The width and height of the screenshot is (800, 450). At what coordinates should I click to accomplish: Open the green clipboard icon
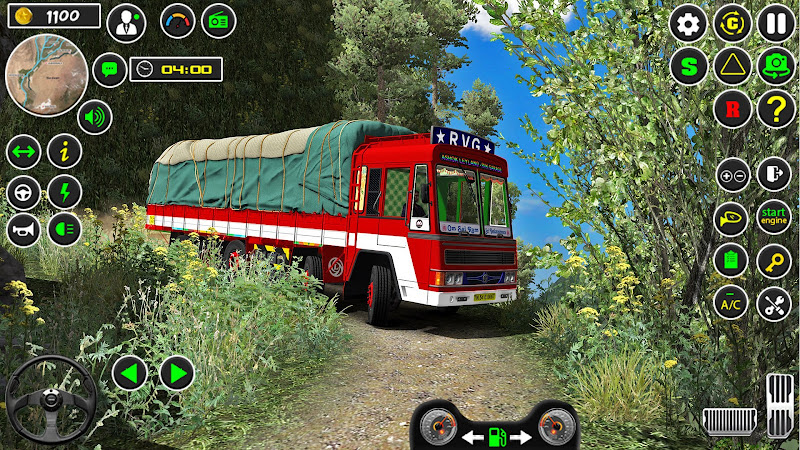(x=731, y=260)
